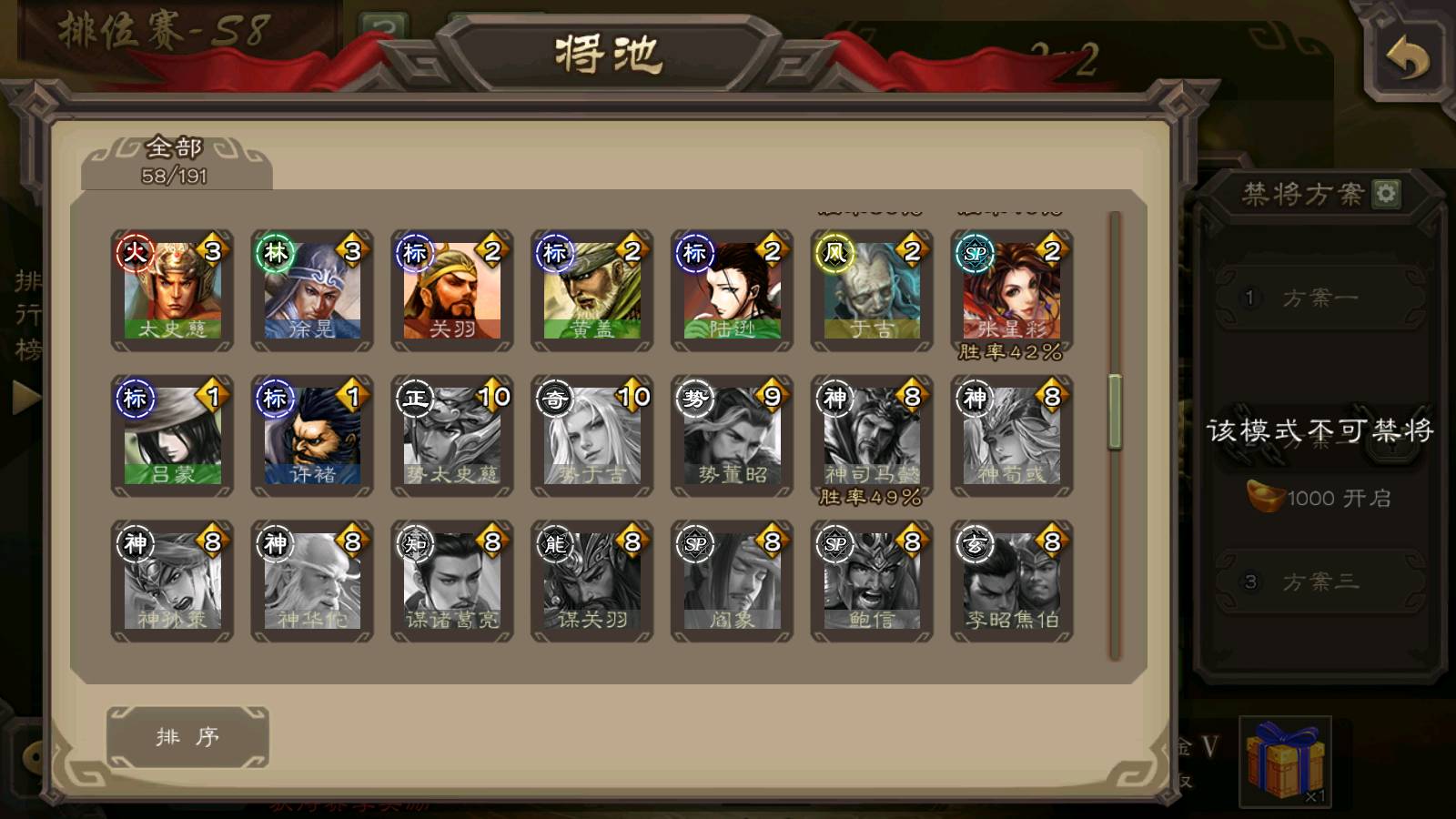Pick the 关羽 general card
Image resolution: width=1456 pixels, height=819 pixels.
point(452,290)
